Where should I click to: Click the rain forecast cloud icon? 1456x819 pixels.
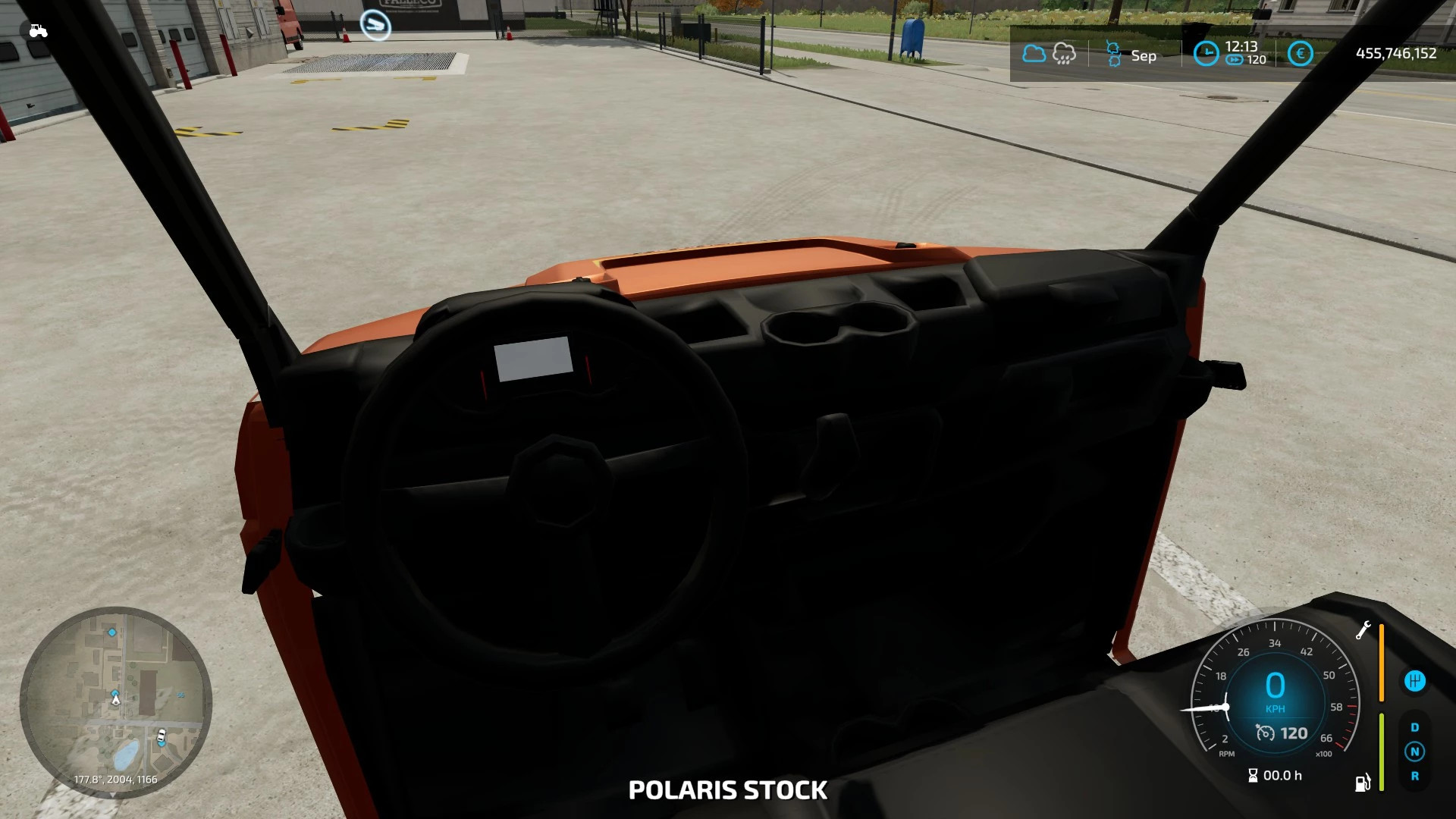click(1063, 53)
